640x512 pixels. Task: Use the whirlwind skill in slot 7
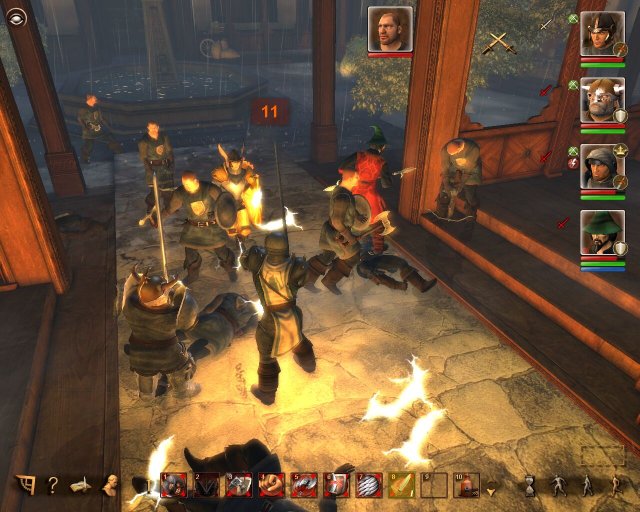368,485
